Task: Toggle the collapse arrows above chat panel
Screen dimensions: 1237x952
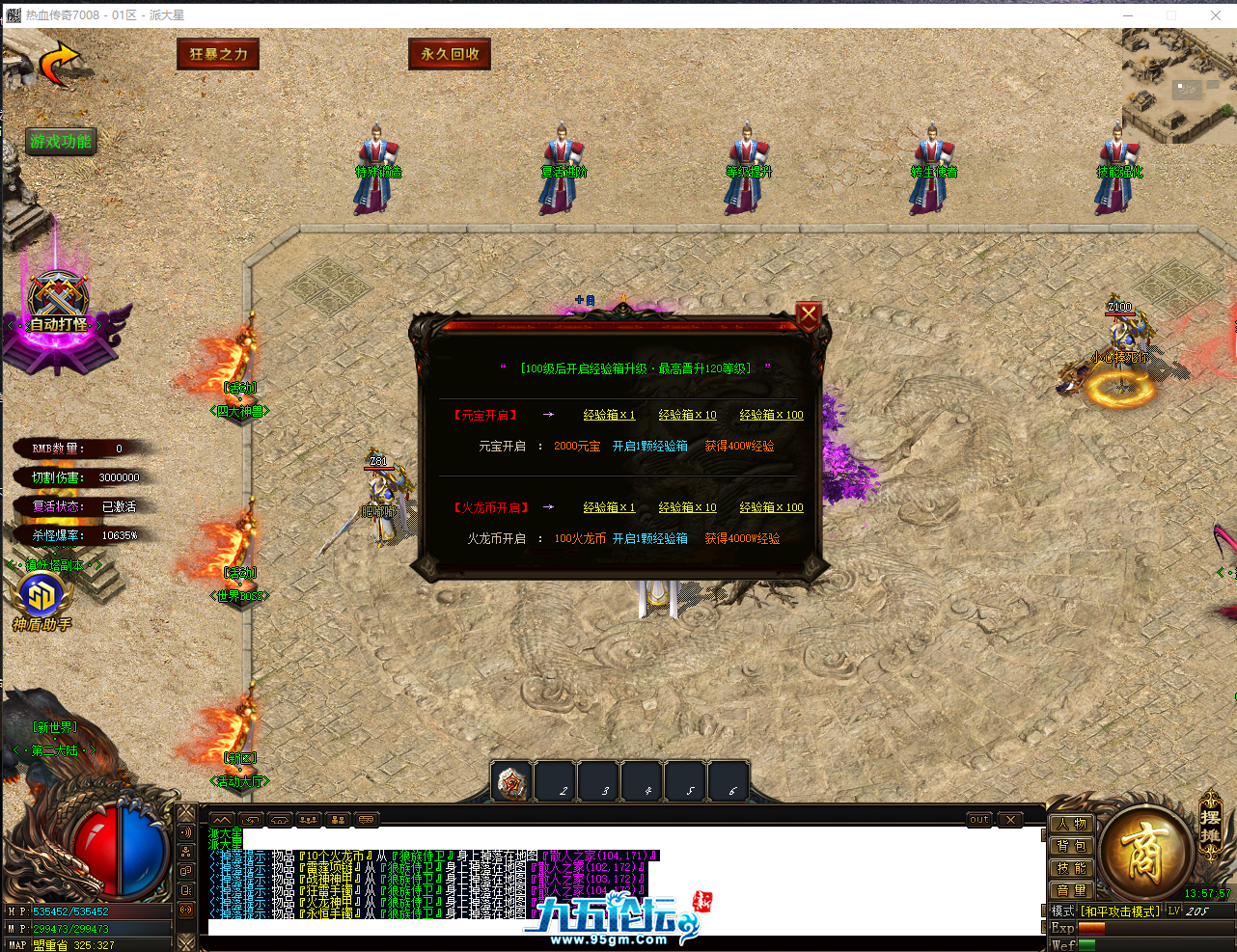Action: click(222, 819)
